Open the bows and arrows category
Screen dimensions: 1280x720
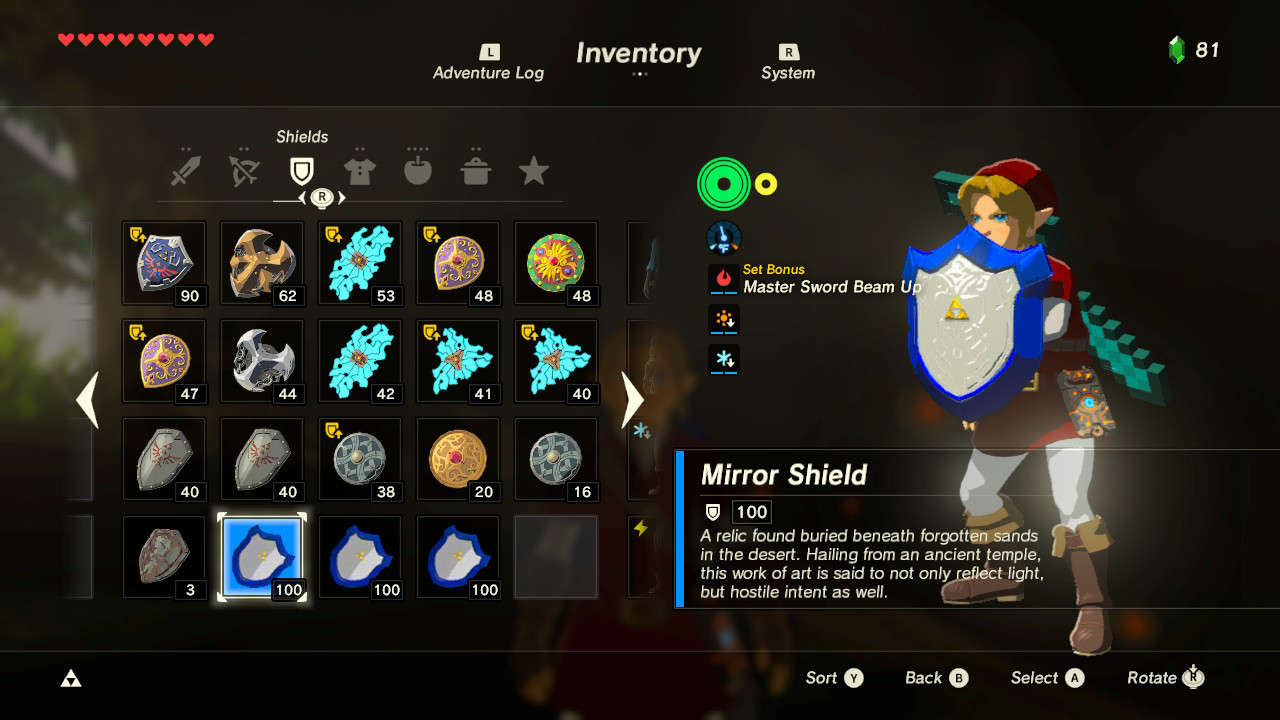[x=244, y=168]
